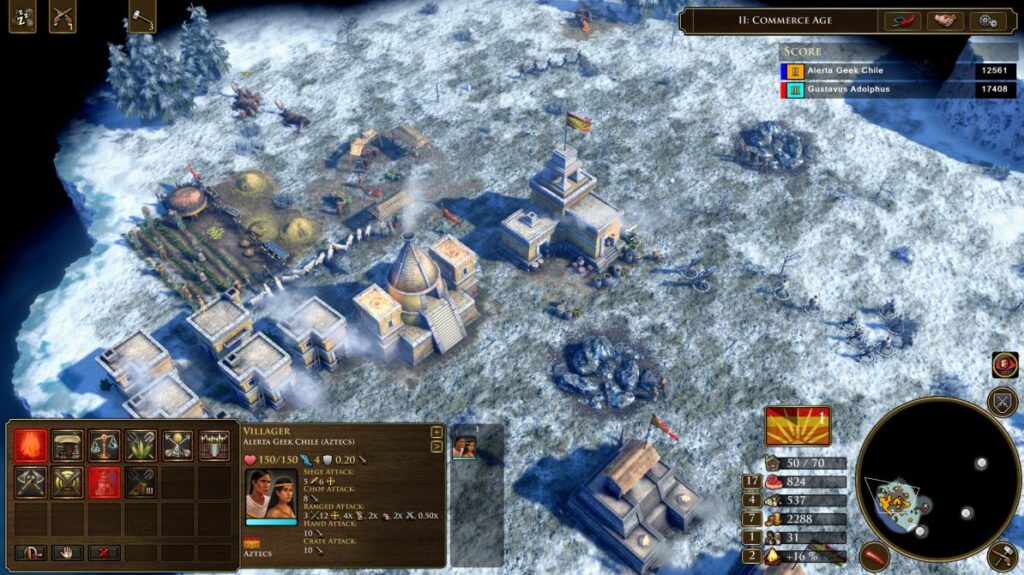Select the green crops farm build icon

pos(141,444)
